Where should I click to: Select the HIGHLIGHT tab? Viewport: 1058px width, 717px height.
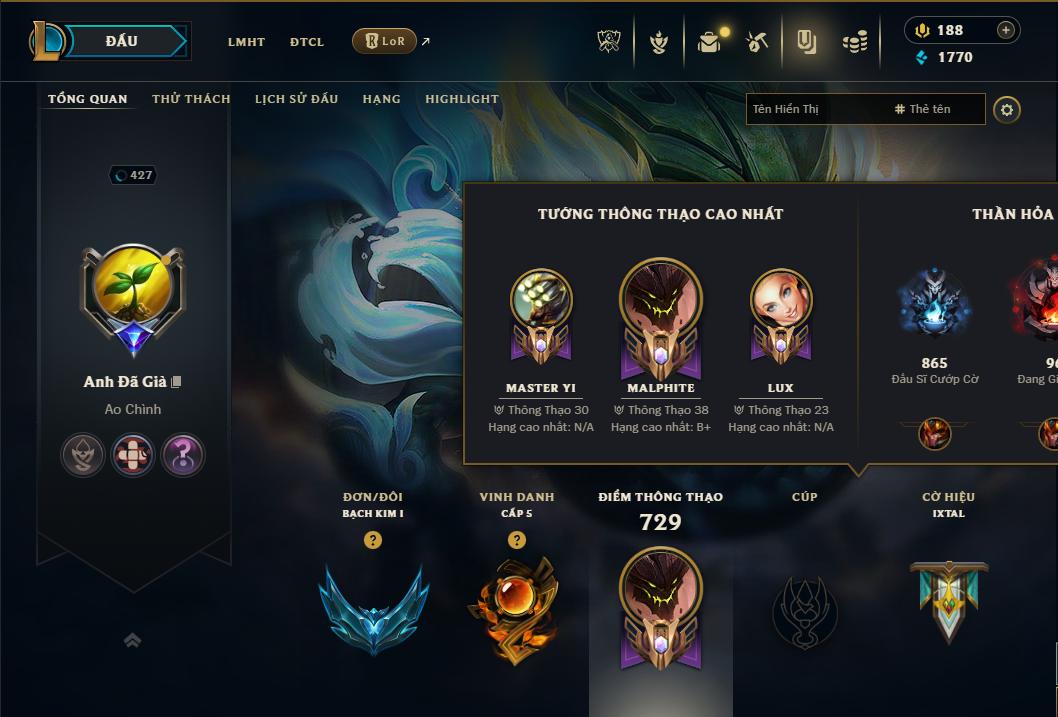pos(461,99)
